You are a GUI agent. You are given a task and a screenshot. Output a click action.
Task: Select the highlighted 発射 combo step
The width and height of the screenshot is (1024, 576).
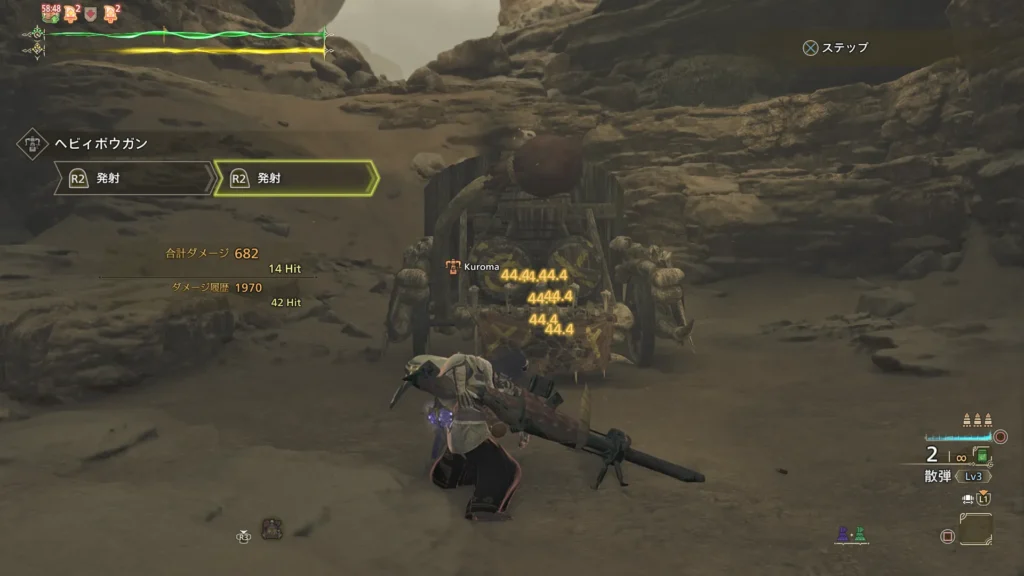pos(296,178)
